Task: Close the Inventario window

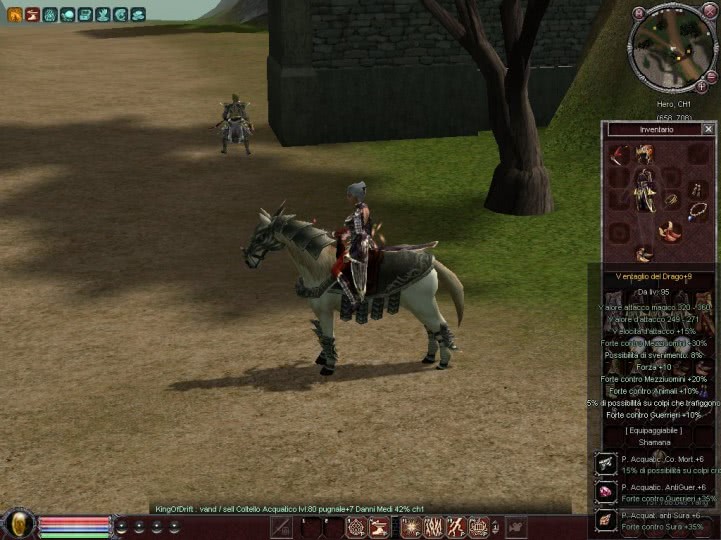Action: pos(708,129)
